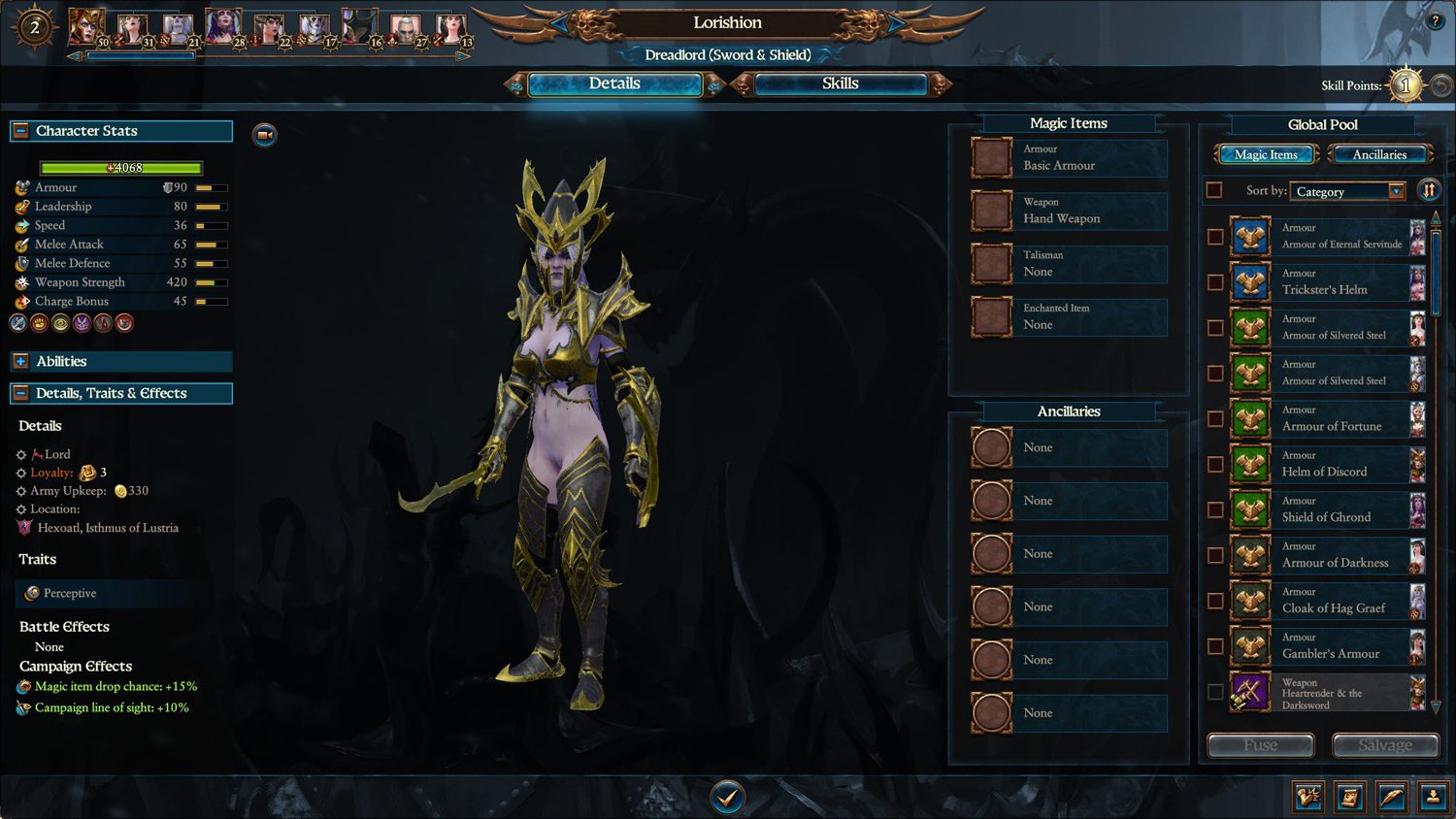
Task: Select the Magic Items pool tab
Action: click(1266, 154)
